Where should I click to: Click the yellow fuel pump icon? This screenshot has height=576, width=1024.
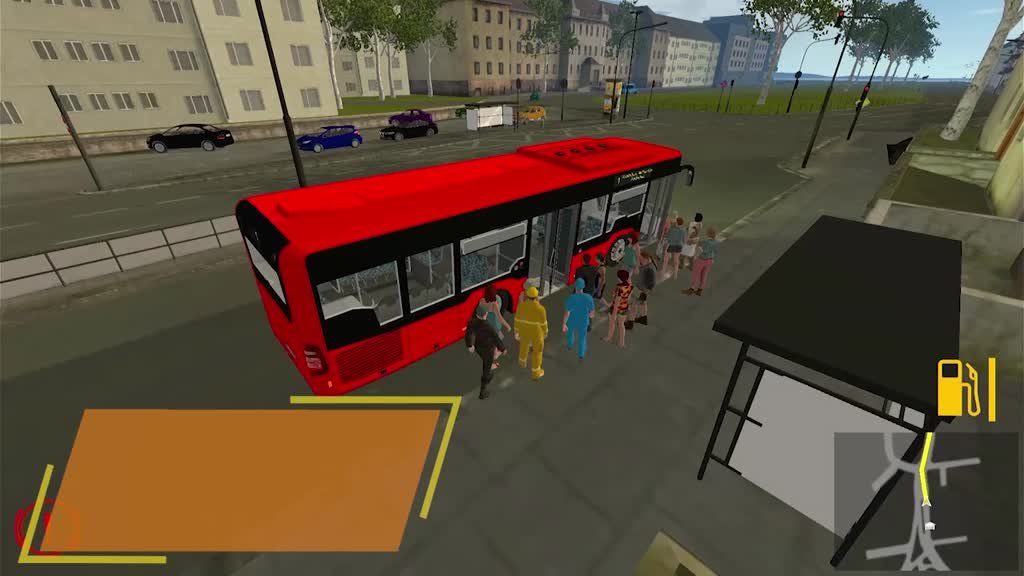click(955, 388)
